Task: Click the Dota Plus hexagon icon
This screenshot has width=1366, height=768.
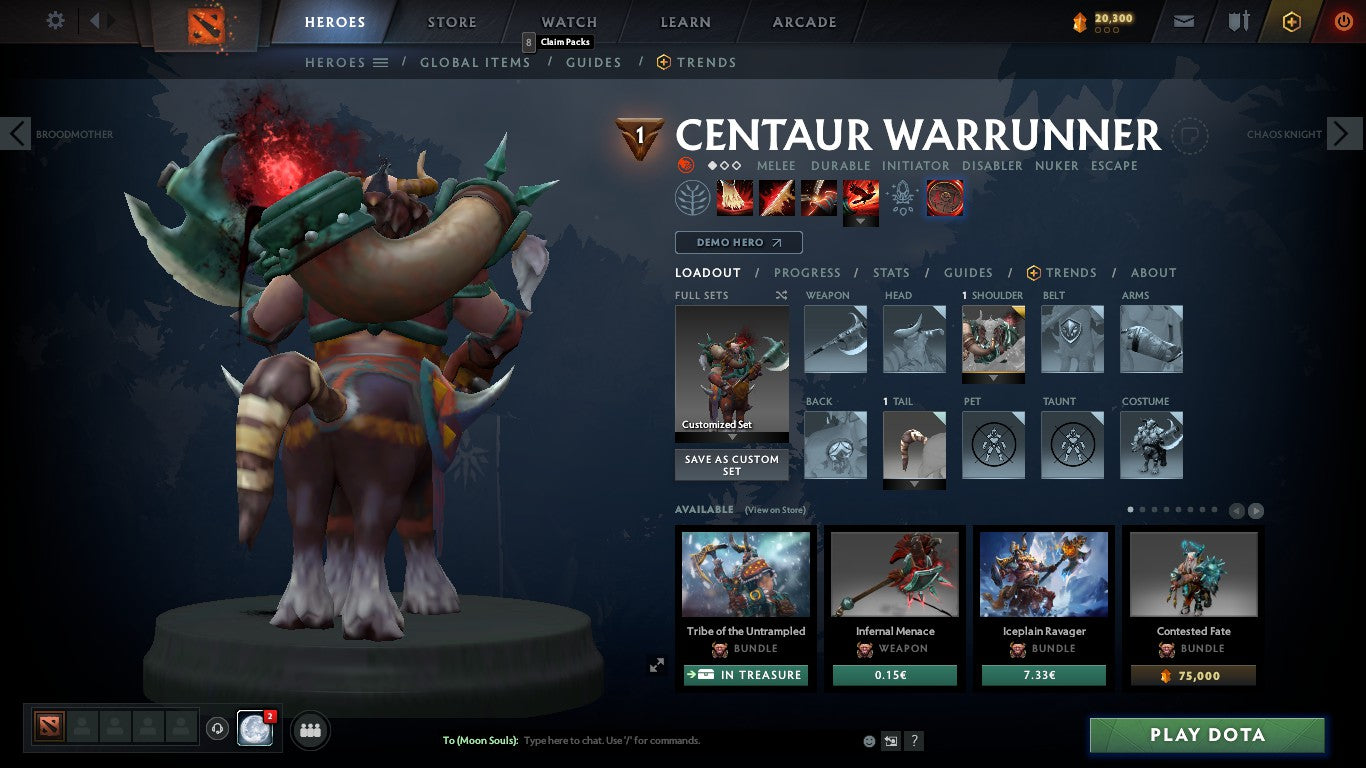Action: (x=1290, y=20)
